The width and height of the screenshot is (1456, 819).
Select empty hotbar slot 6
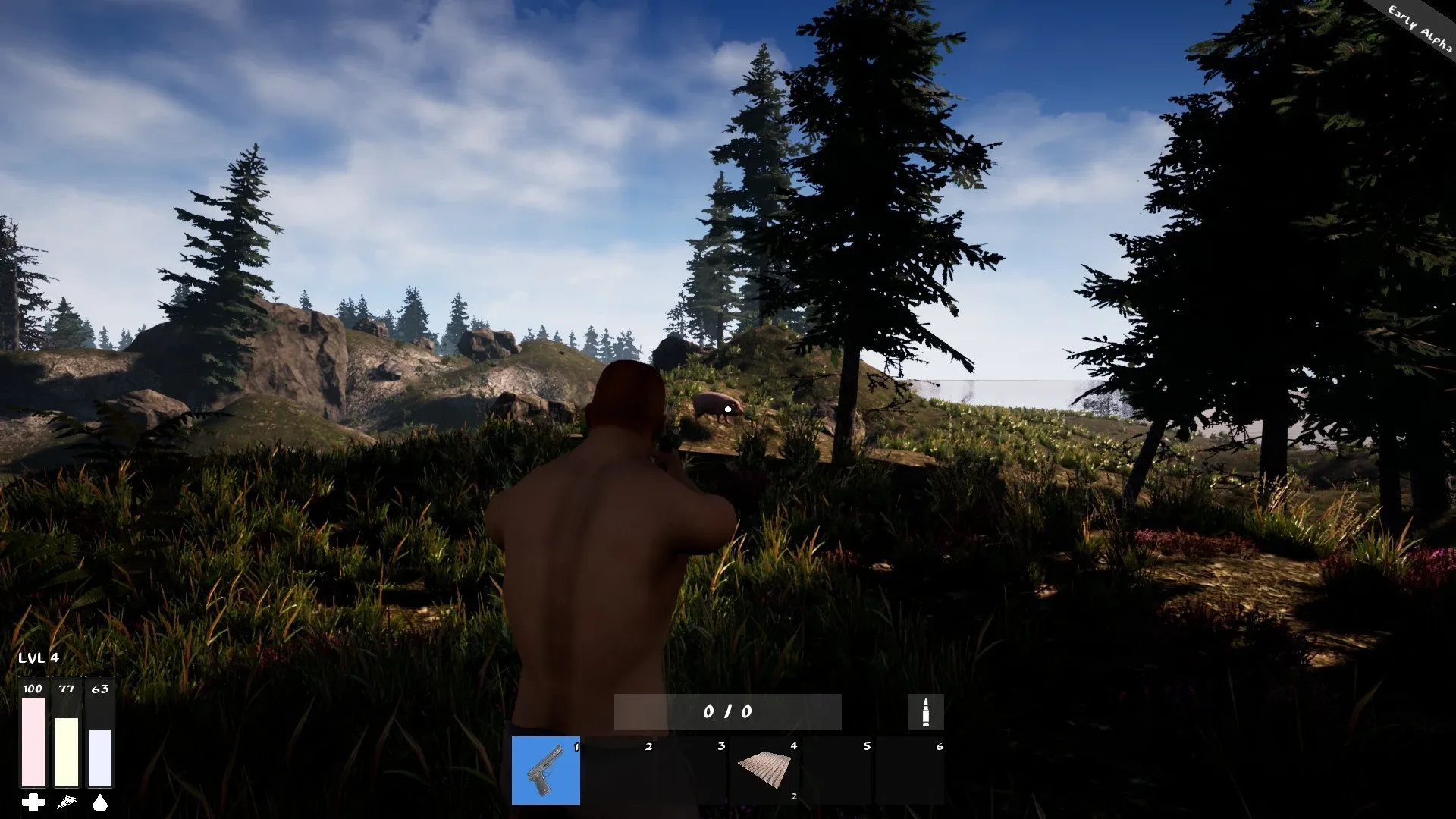908,770
